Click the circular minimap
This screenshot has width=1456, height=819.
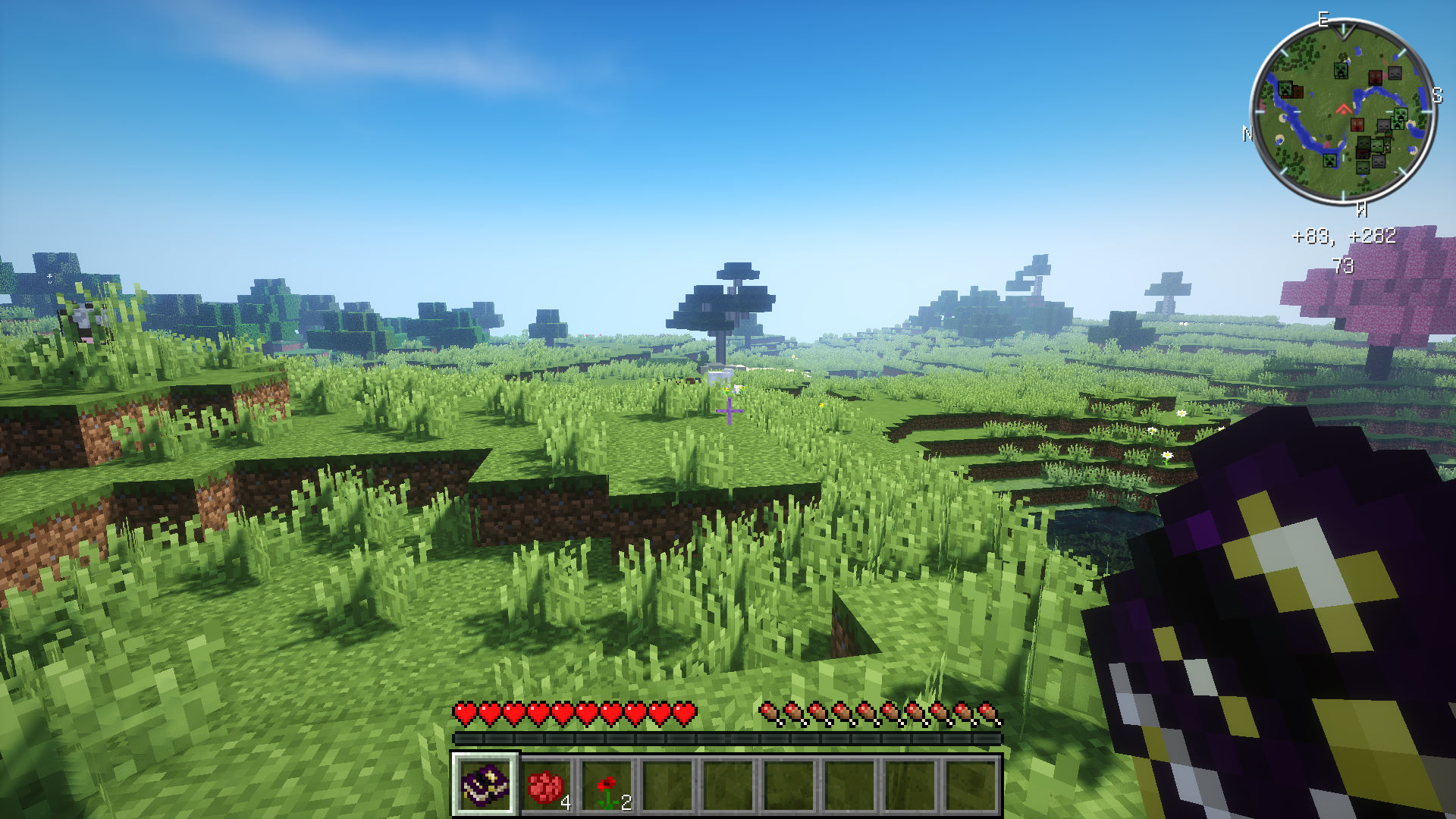(1342, 112)
